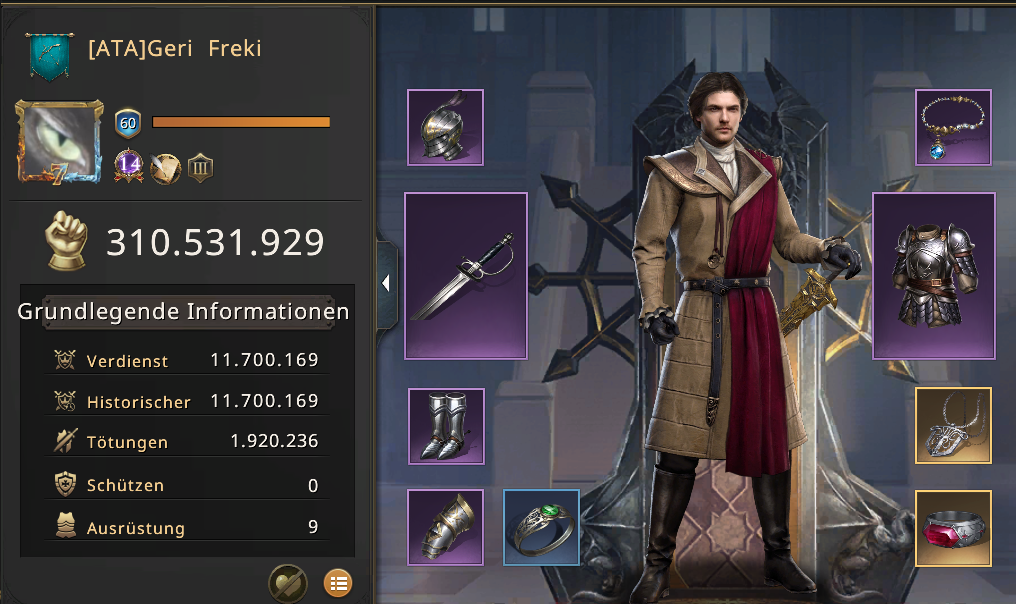Inspect the leg greaves equipment slot

[x=446, y=426]
